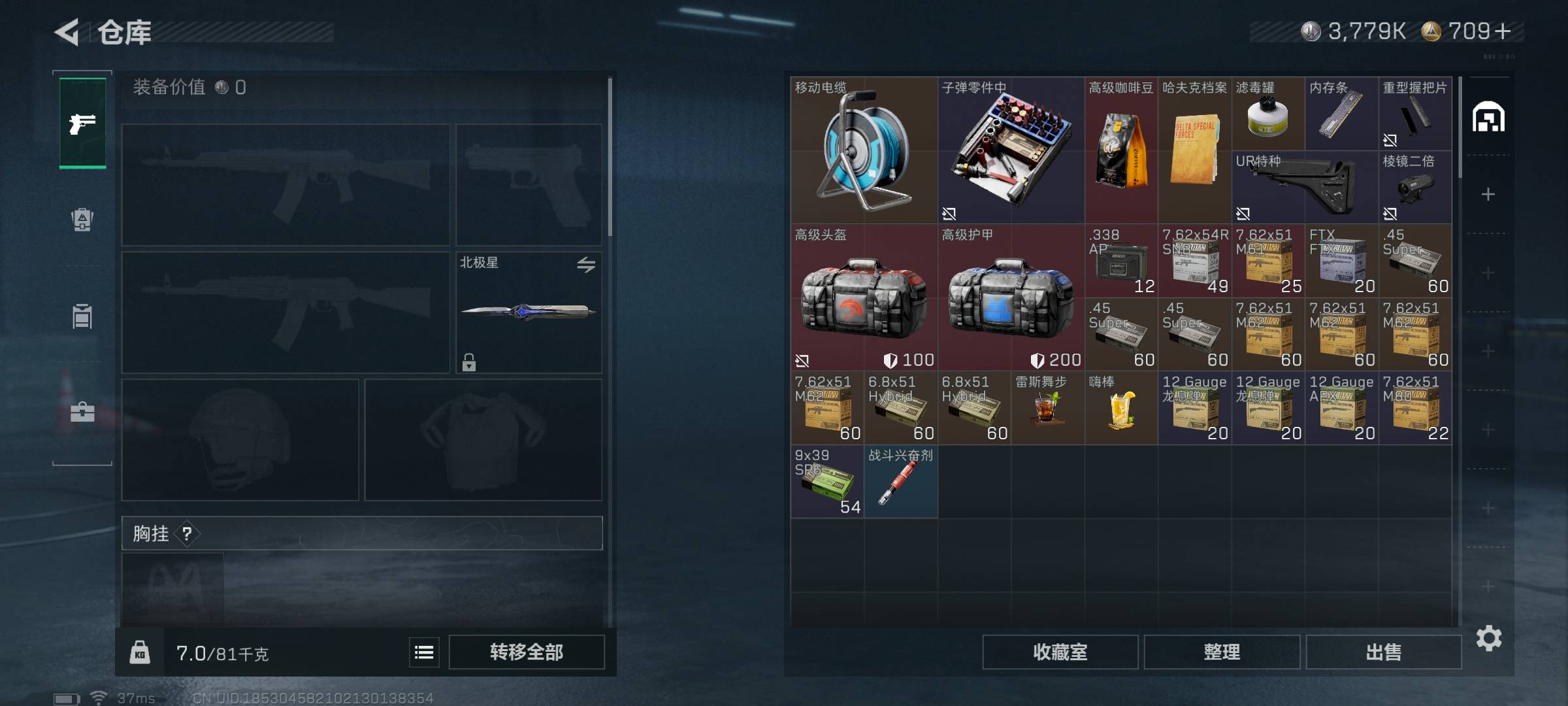The width and height of the screenshot is (1568, 706).
Task: Select the 北极星 knife slot
Action: (x=528, y=312)
